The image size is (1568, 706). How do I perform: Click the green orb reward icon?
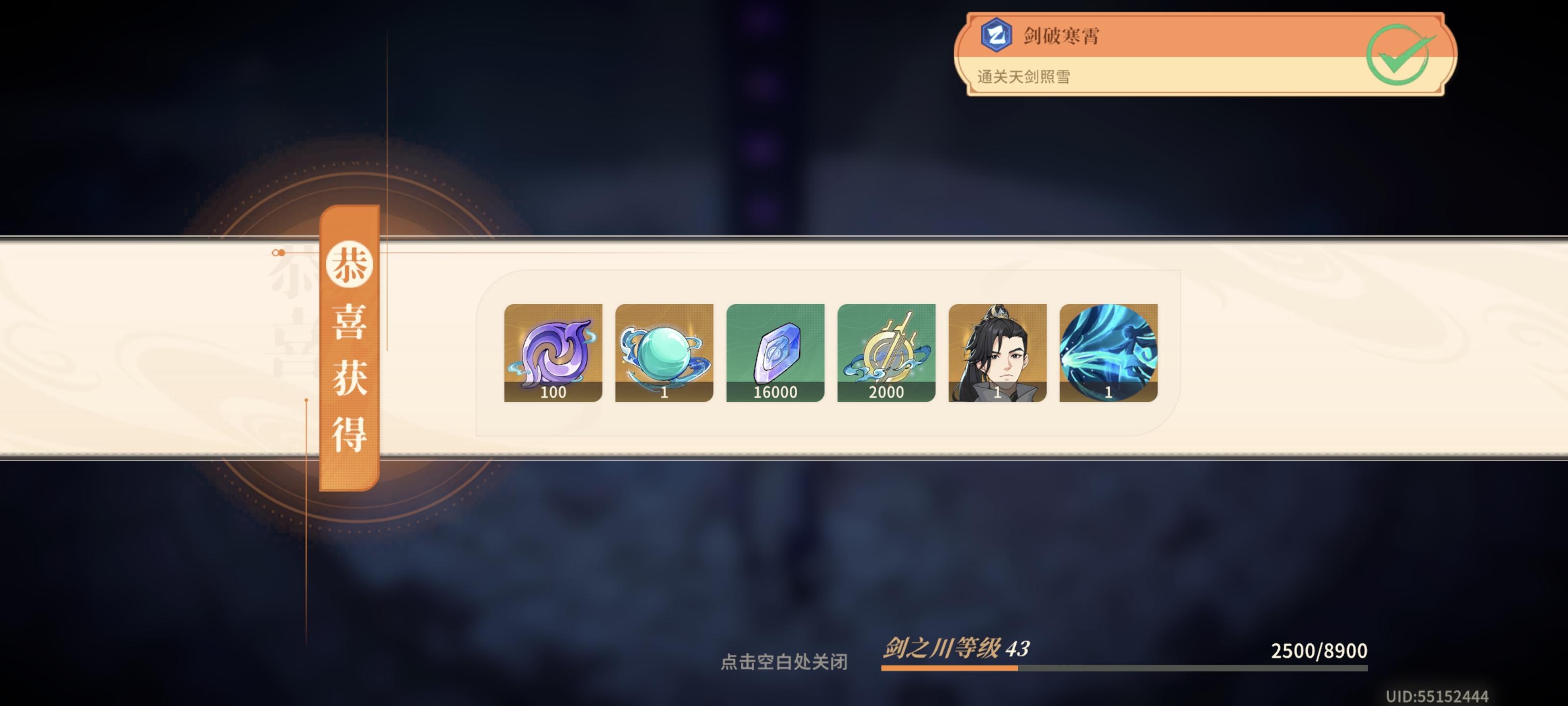click(x=663, y=353)
